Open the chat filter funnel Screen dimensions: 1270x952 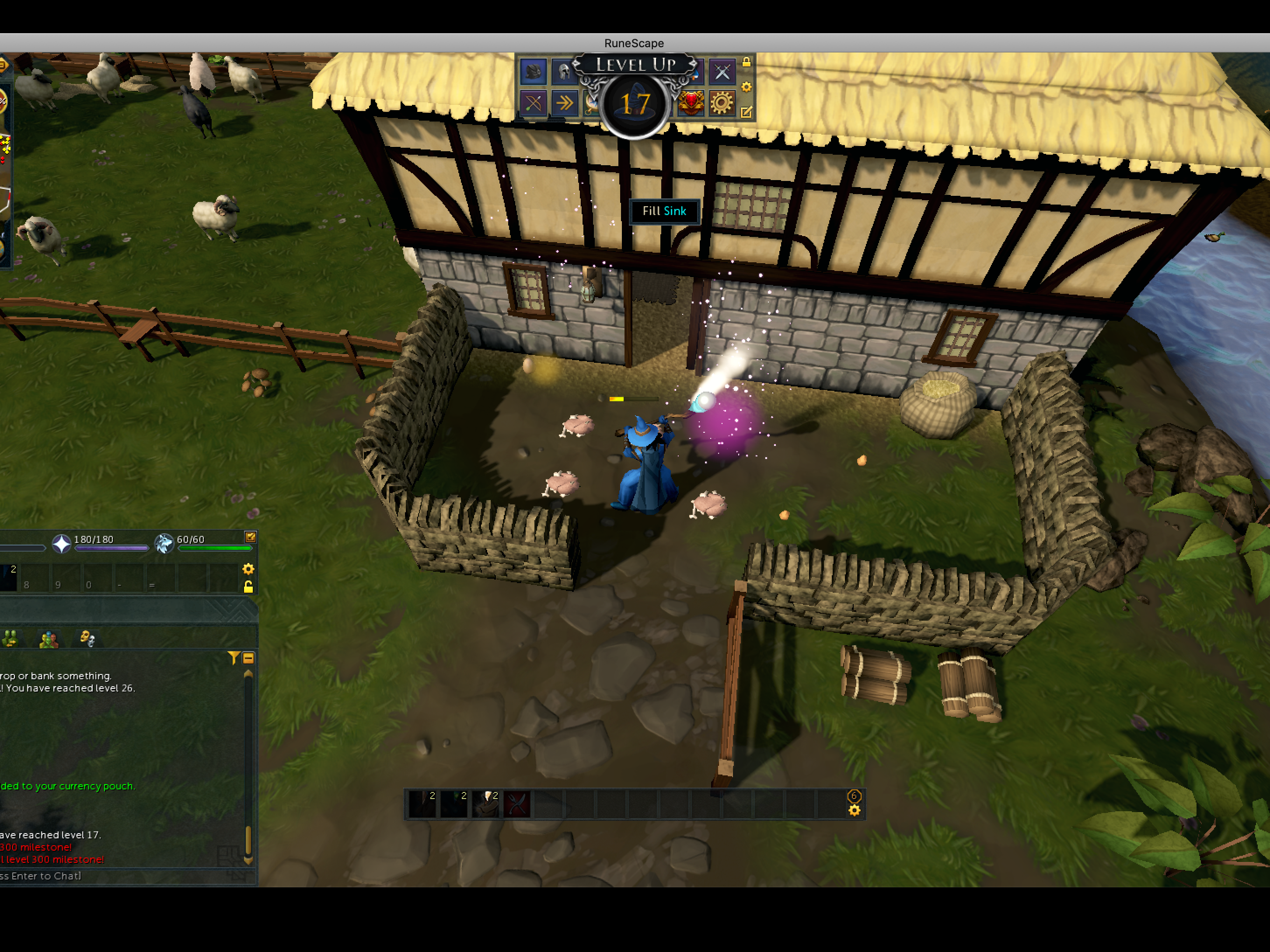pyautogui.click(x=233, y=658)
